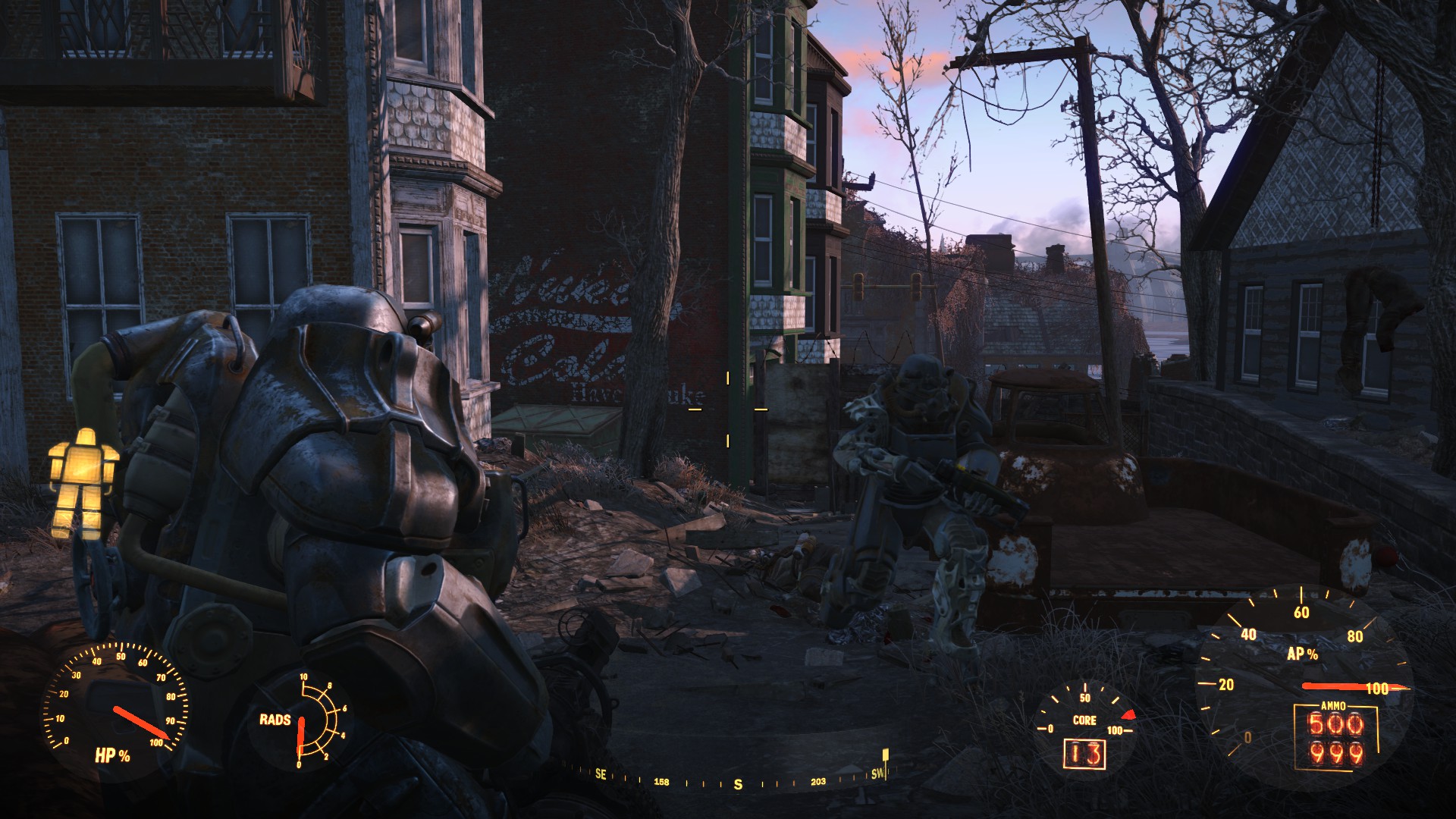Select the yellow quest marker on the compass
This screenshot has height=819, width=1456.
click(x=885, y=755)
